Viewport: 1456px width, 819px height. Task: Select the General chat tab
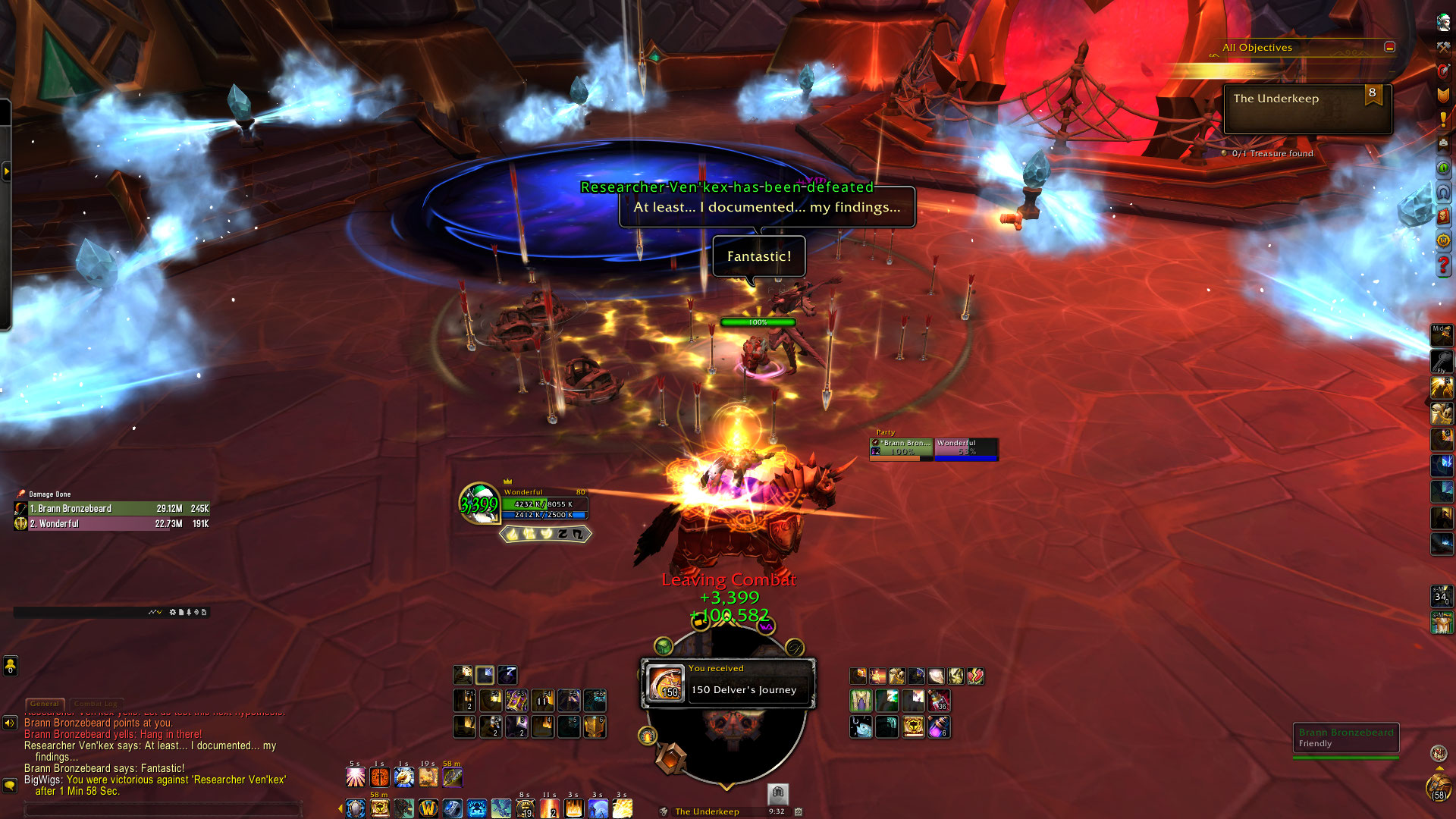[45, 704]
